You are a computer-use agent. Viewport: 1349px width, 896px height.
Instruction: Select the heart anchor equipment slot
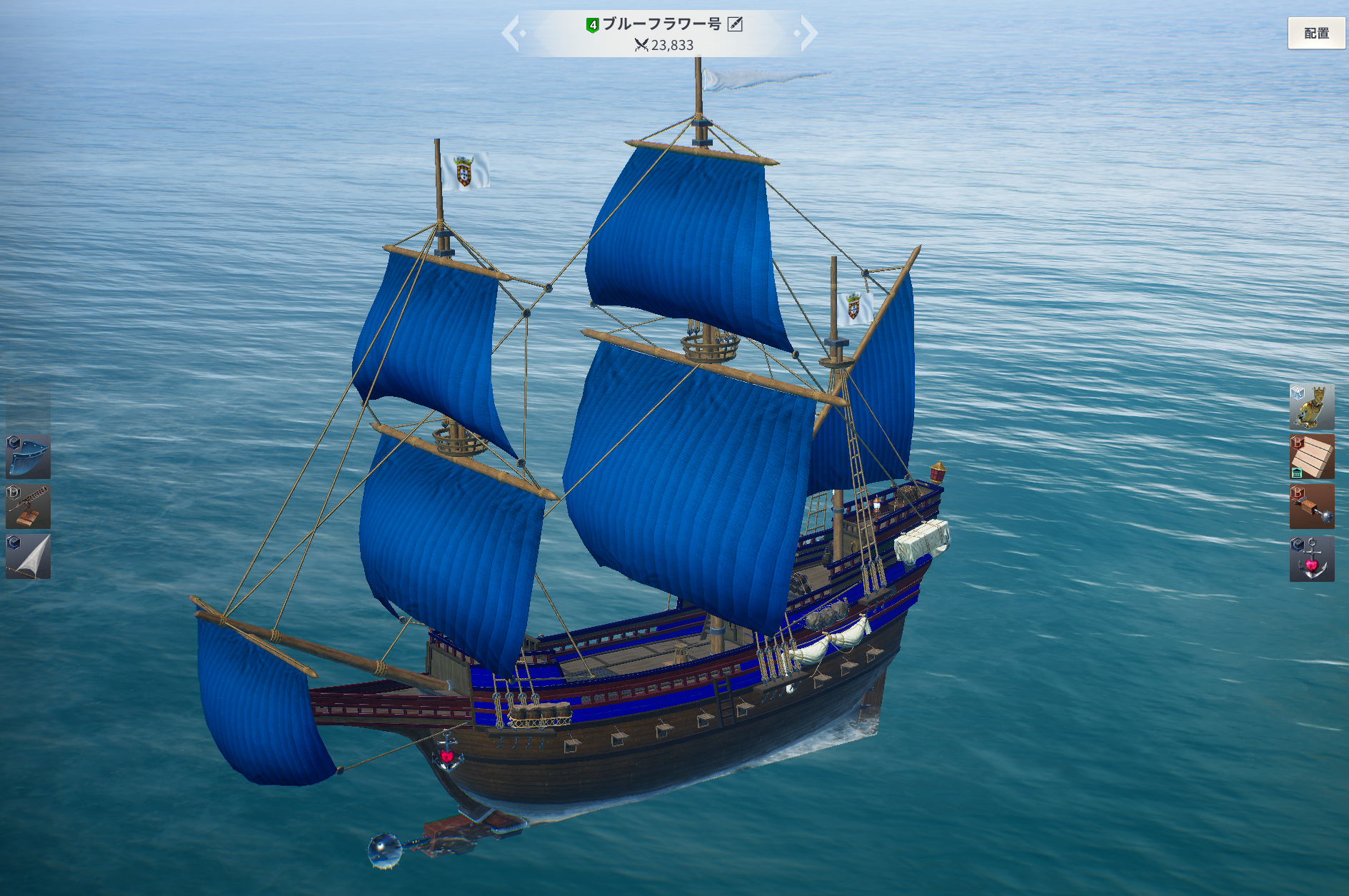(x=1312, y=558)
